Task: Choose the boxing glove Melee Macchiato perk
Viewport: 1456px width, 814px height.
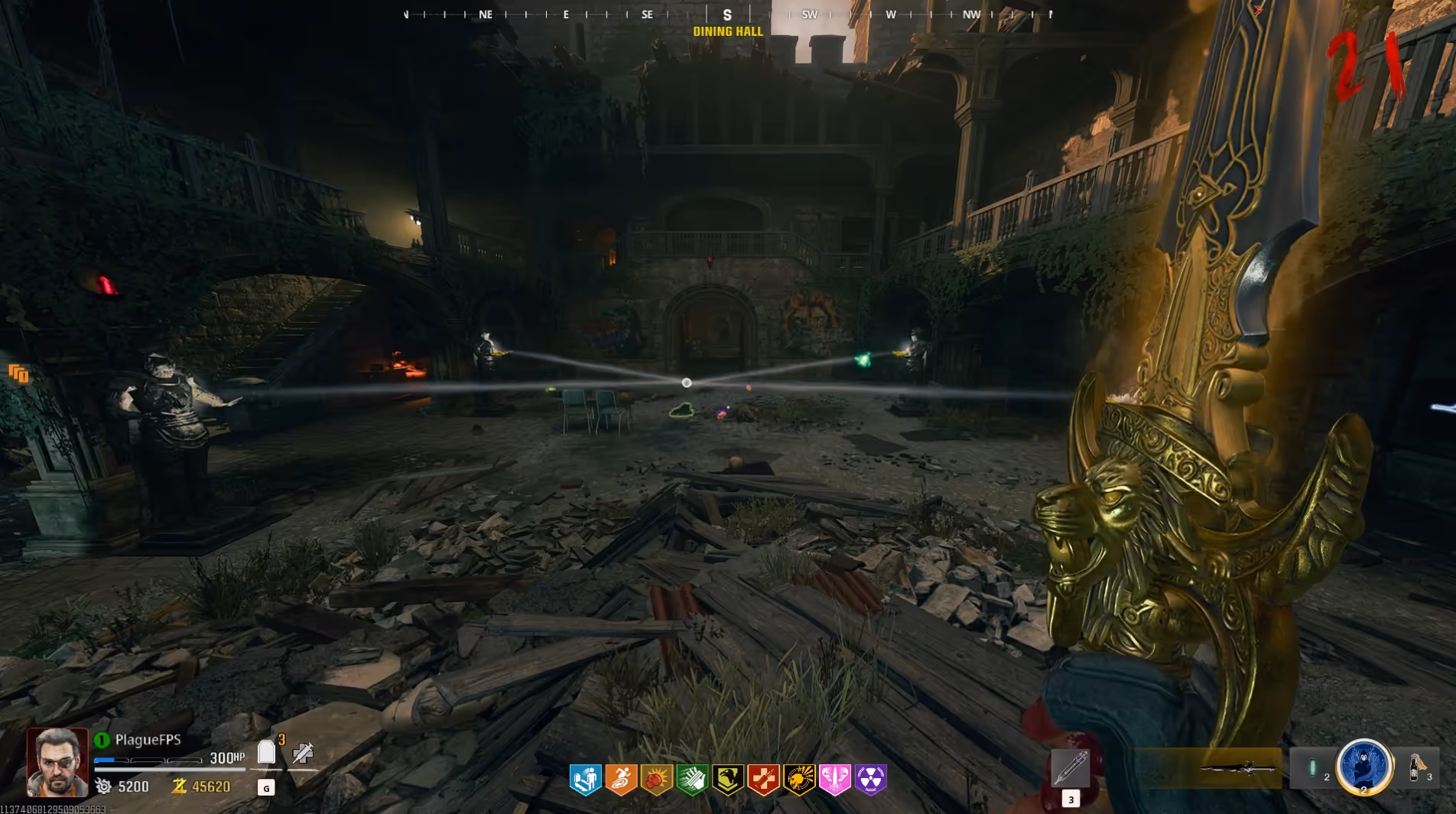Action: point(657,780)
